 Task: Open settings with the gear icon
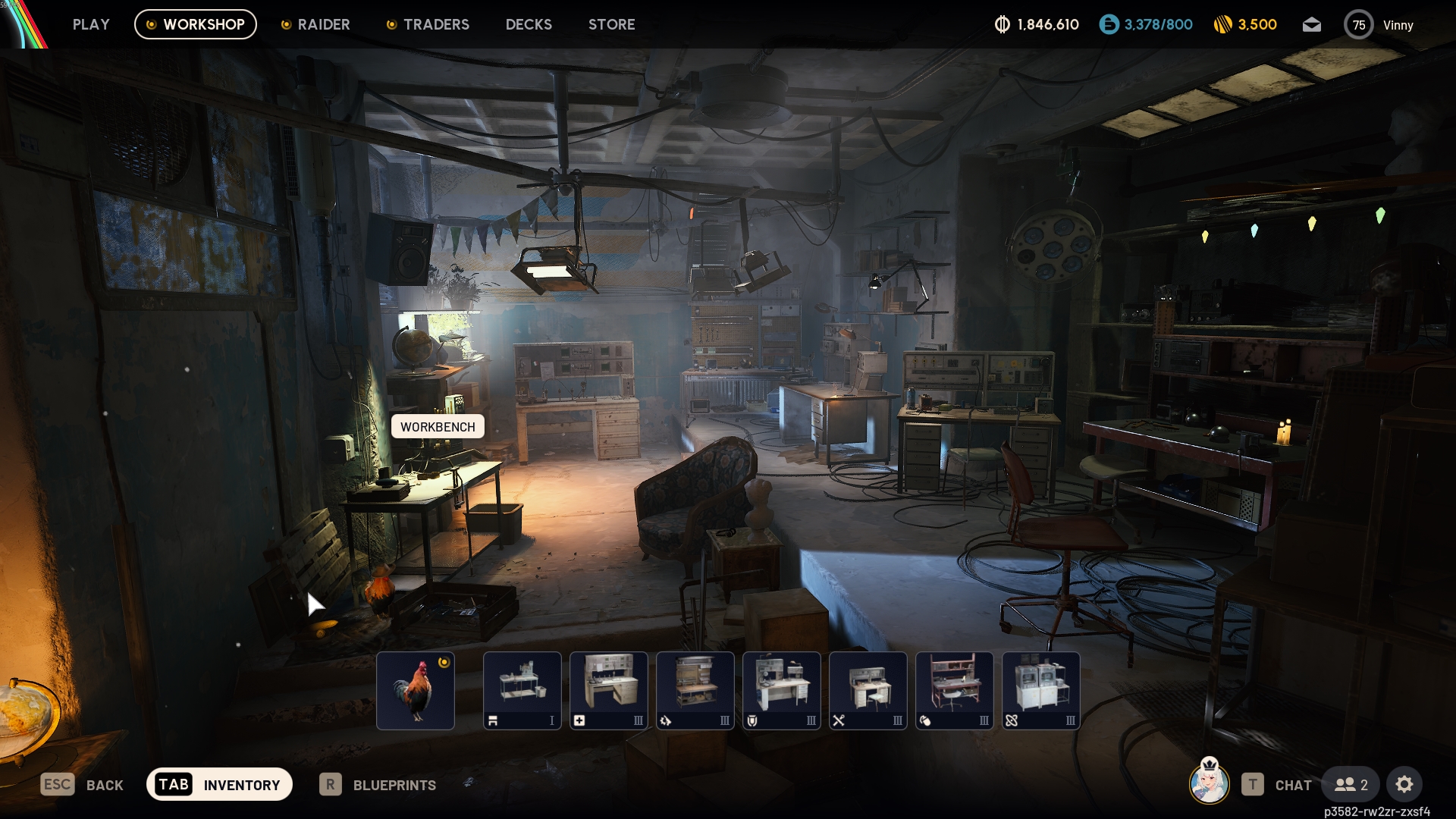tap(1404, 785)
